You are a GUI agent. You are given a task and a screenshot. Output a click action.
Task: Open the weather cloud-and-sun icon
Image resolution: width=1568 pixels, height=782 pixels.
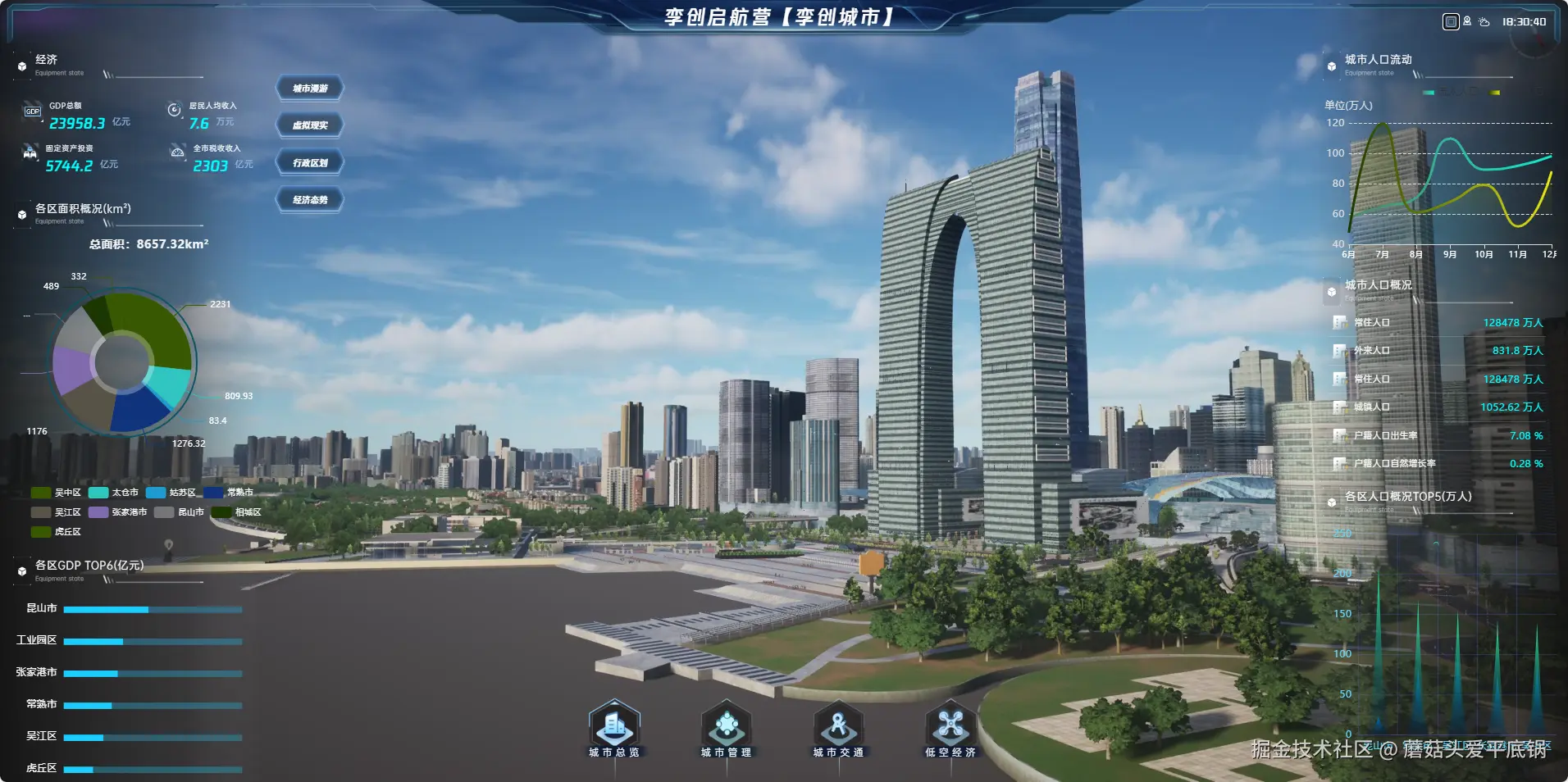coord(1484,22)
